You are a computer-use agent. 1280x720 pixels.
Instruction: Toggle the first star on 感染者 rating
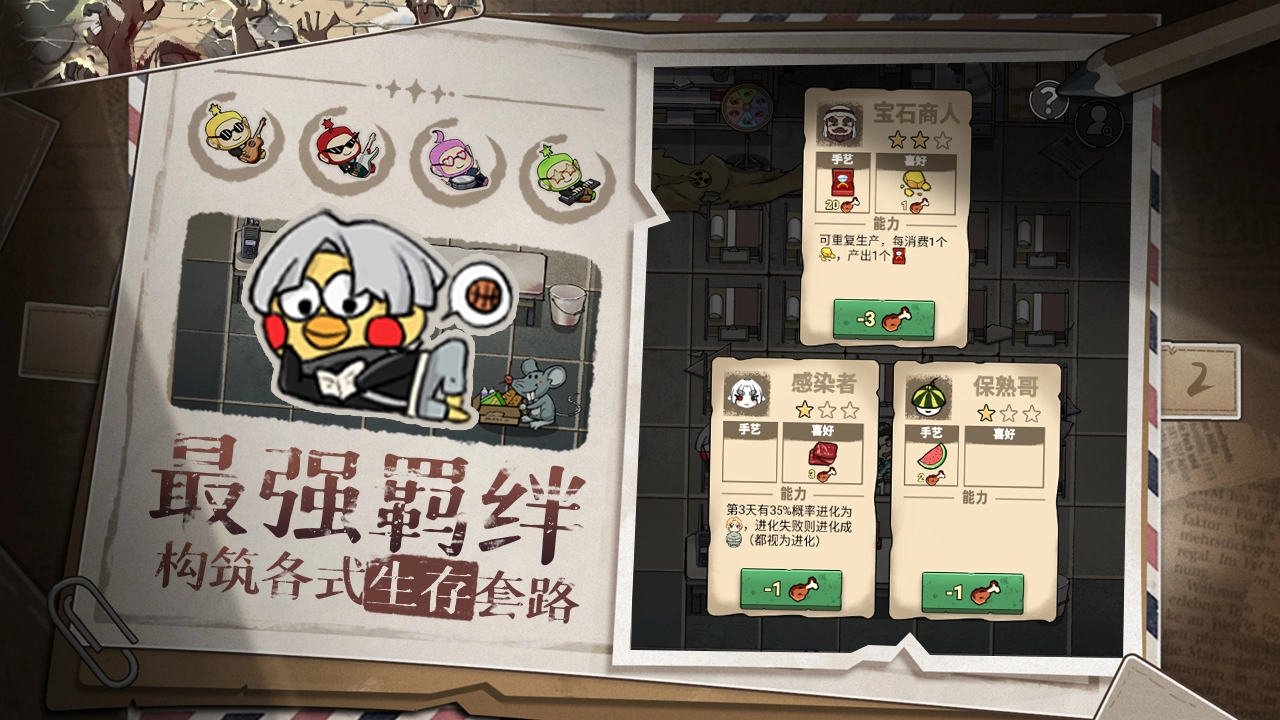coord(803,408)
